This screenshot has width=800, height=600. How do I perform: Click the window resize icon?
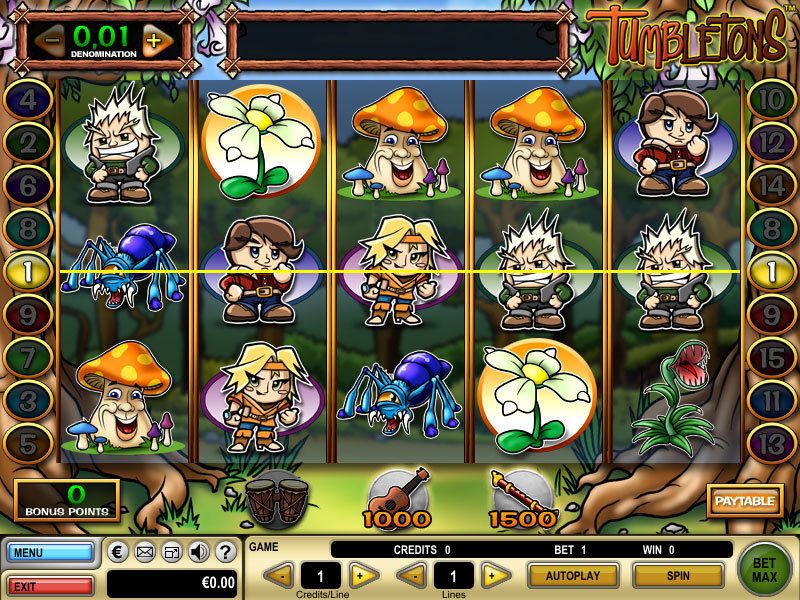[171, 551]
